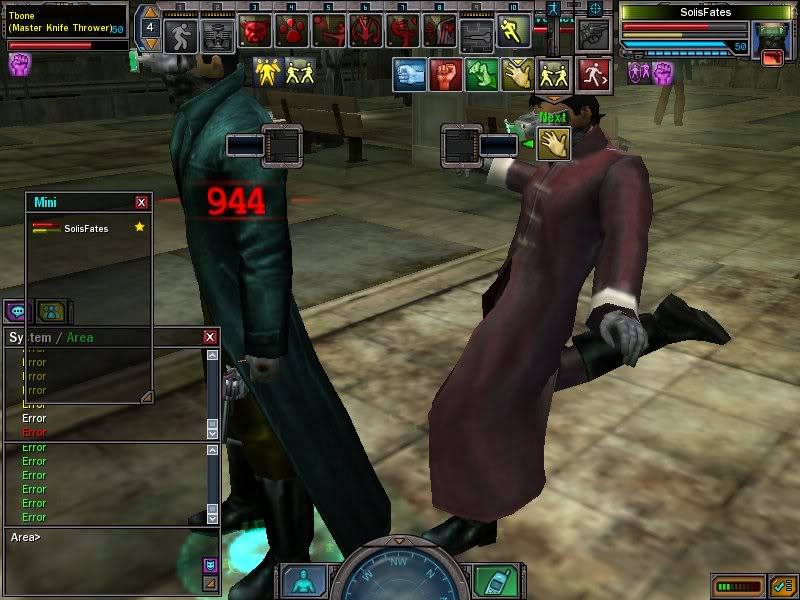
Task: Use the yellow running man ability
Action: pyautogui.click(x=513, y=31)
